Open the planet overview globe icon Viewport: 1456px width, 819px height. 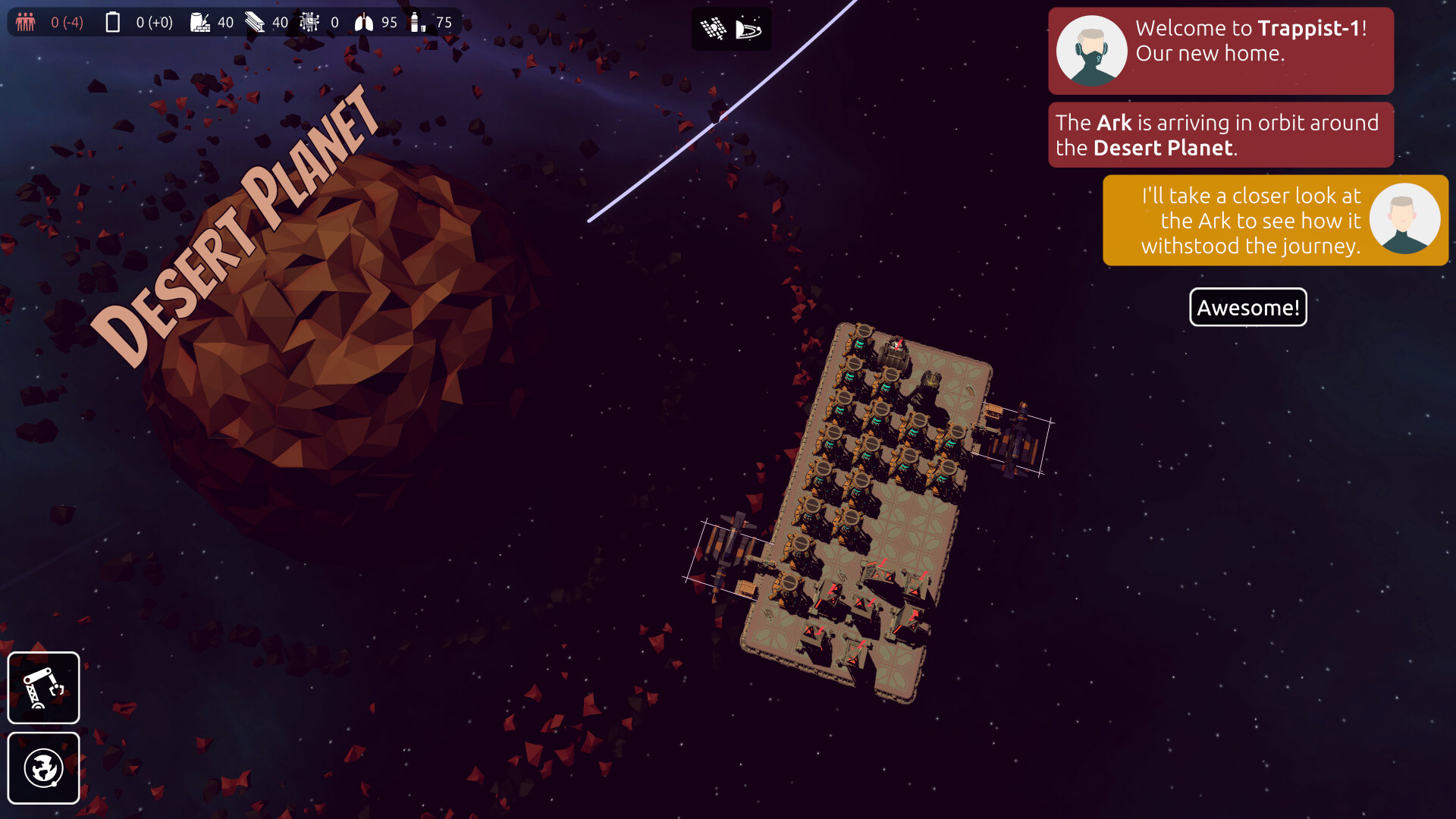(43, 768)
